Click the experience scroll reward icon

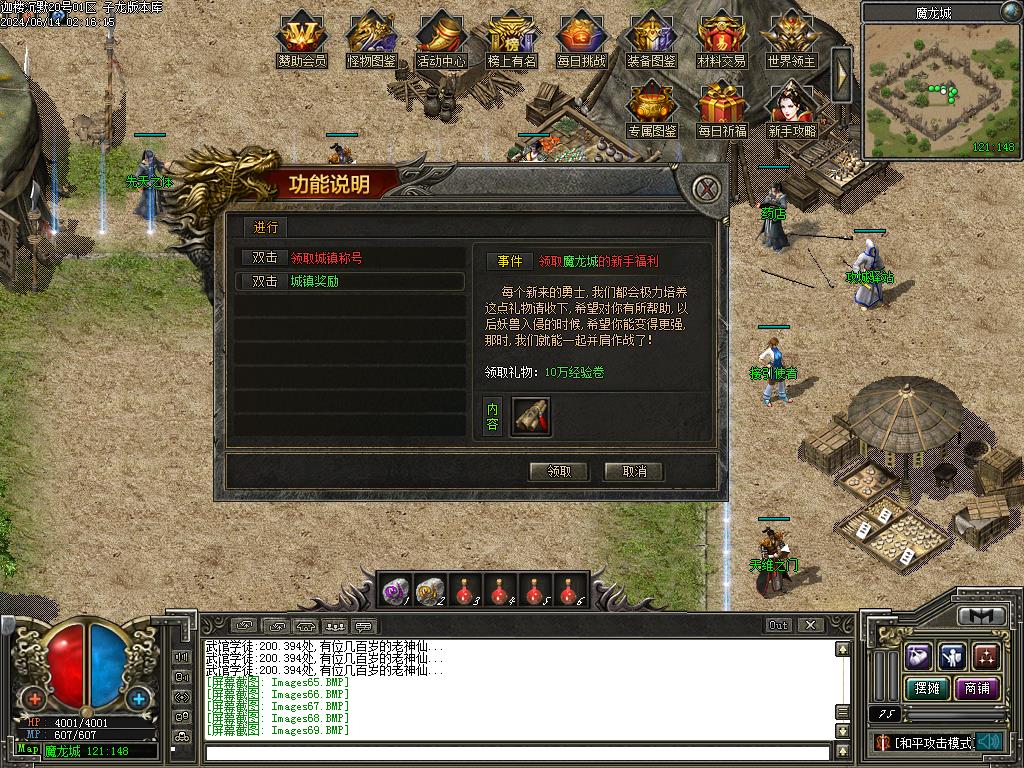(x=531, y=416)
